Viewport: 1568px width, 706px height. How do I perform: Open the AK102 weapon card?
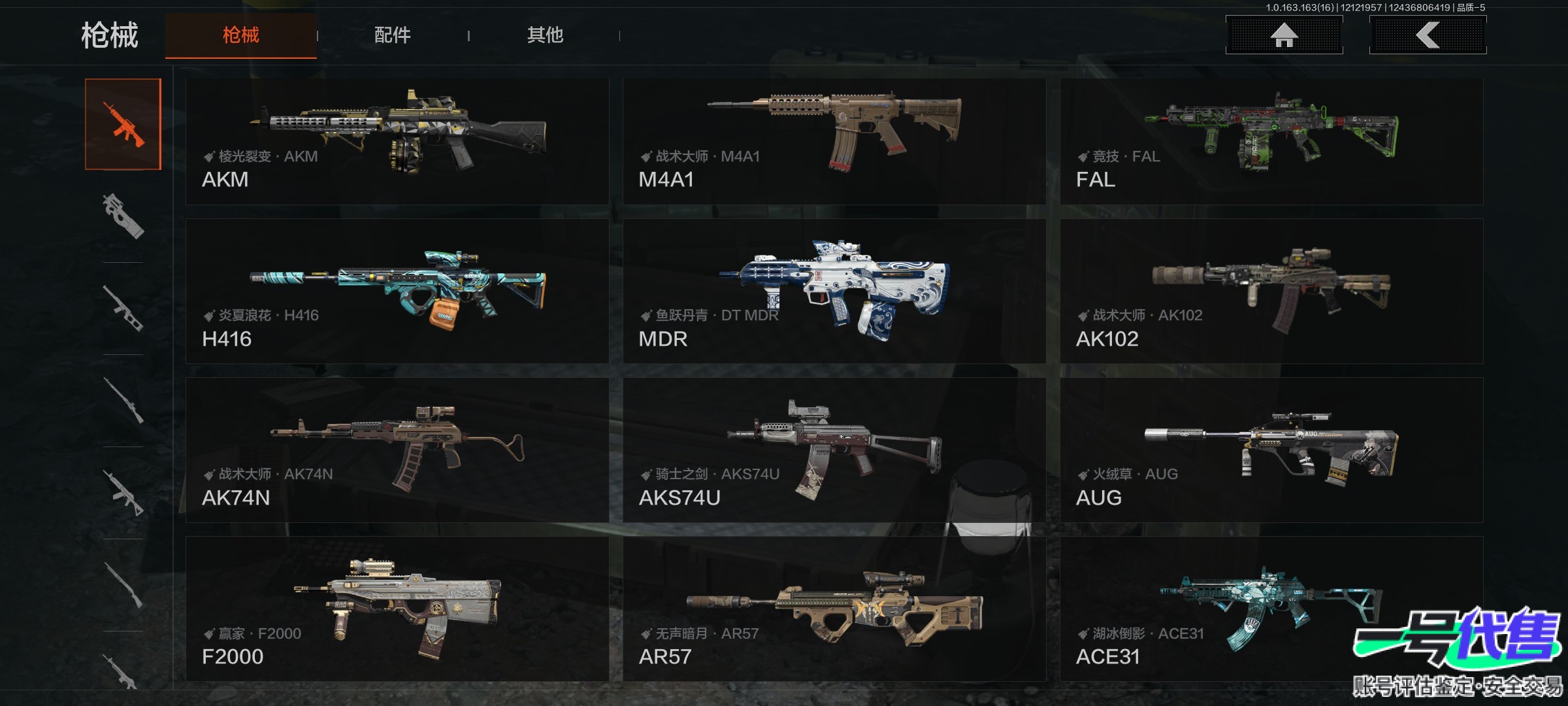[x=1271, y=292]
